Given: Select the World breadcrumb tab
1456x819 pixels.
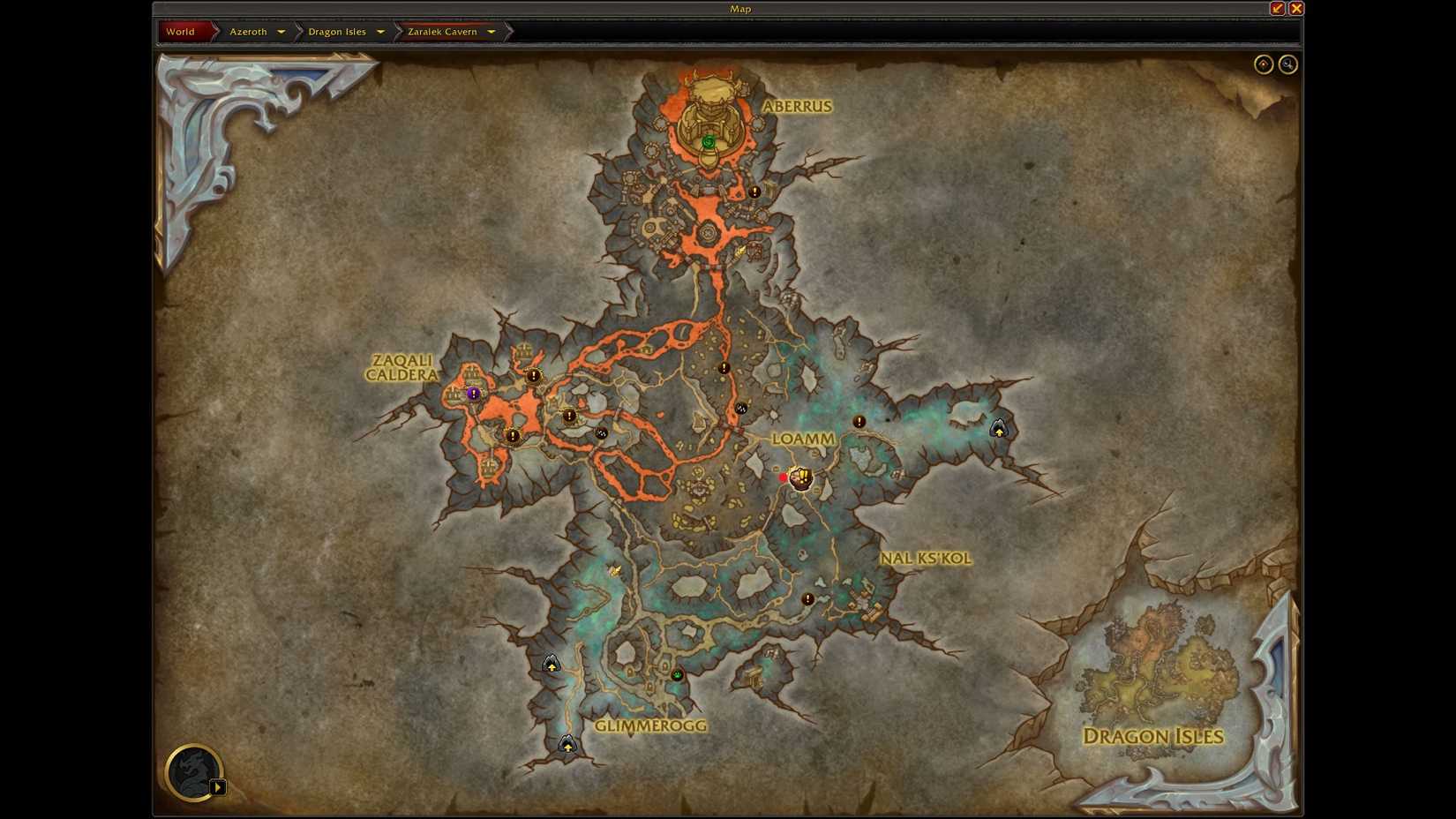Looking at the screenshot, I should point(181,31).
